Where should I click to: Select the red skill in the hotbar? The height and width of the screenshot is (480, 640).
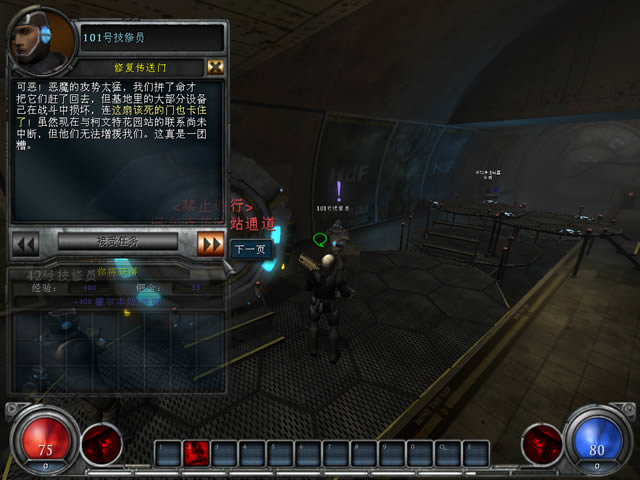point(197,453)
